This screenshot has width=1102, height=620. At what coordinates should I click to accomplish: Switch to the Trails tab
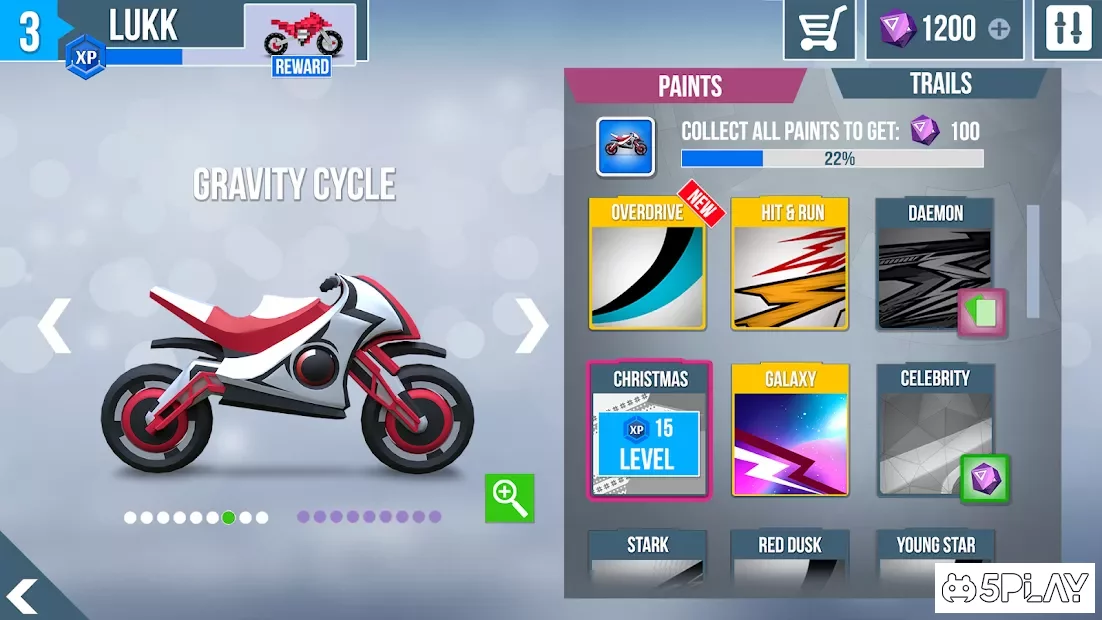pos(940,84)
